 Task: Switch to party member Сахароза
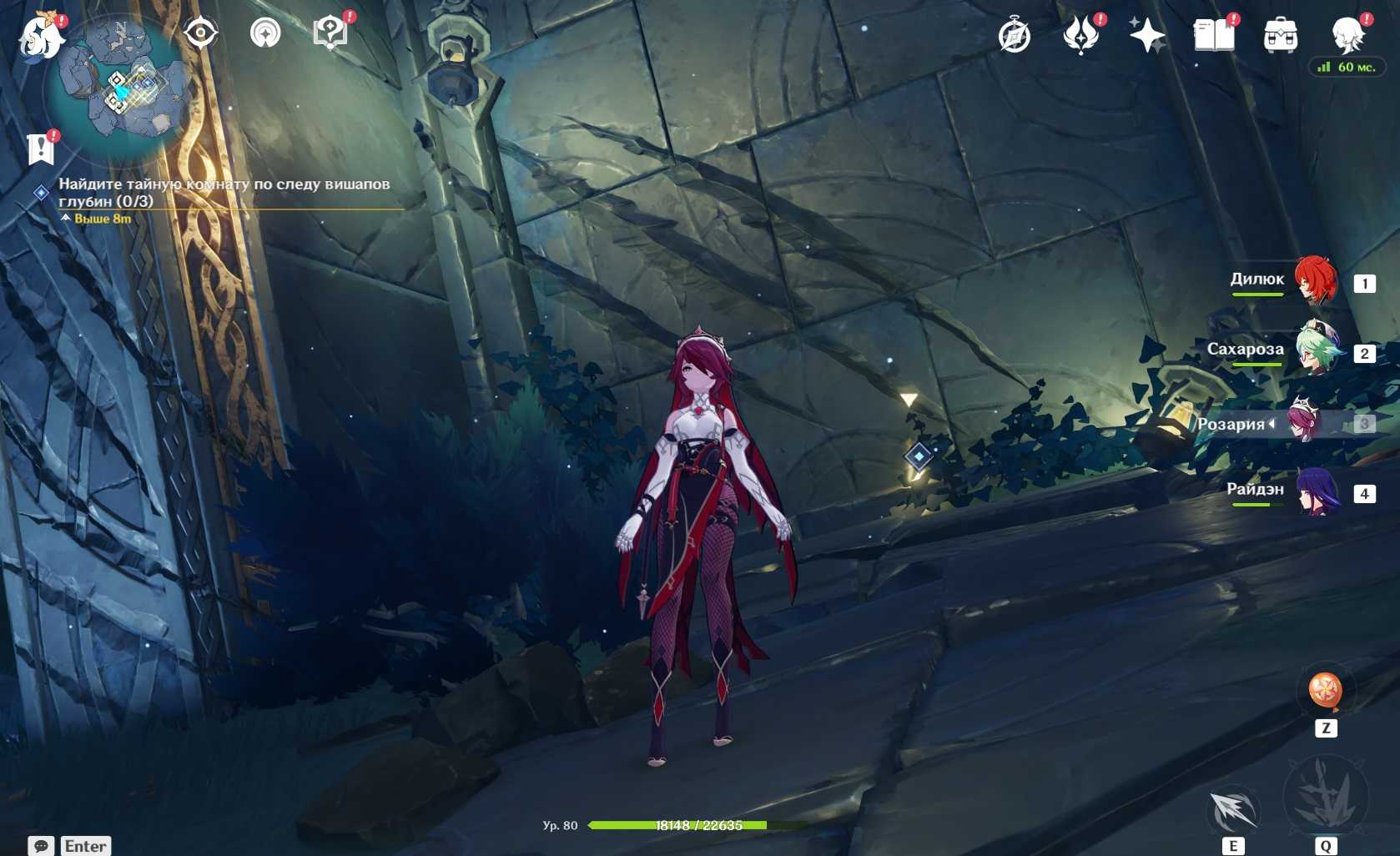pyautogui.click(x=1315, y=351)
